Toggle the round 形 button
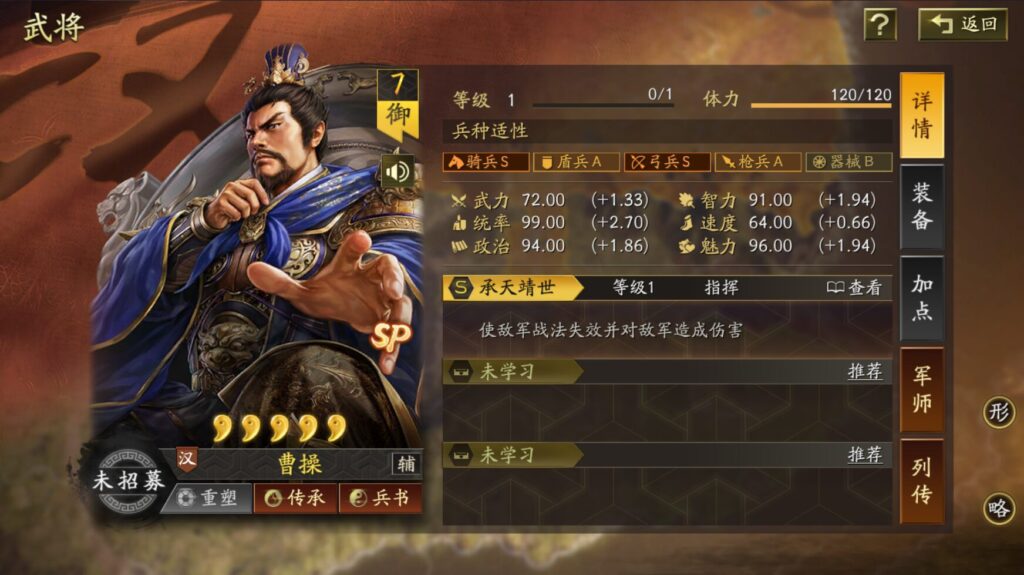 [998, 412]
